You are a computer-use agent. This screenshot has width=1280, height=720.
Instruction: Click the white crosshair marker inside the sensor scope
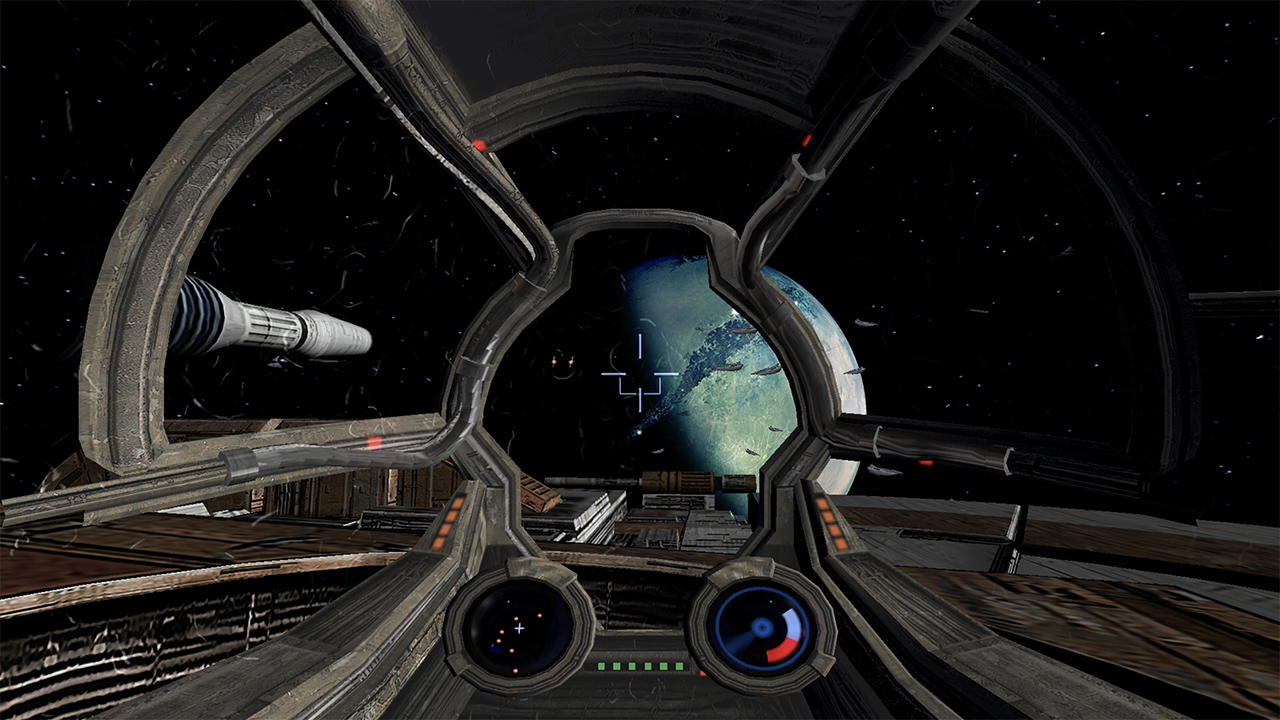tap(520, 628)
